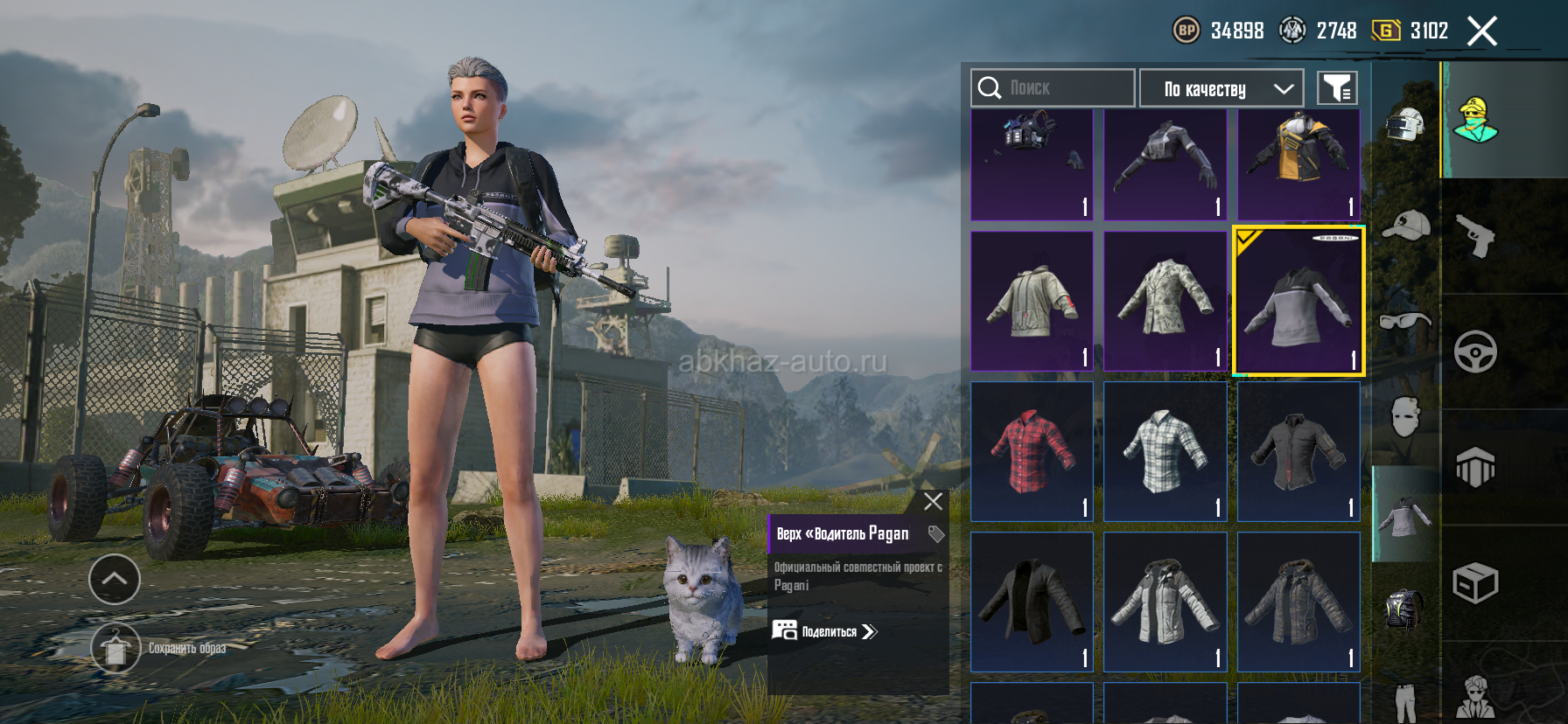1568x724 pixels.
Task: Select the equipped Pagani driver top
Action: (1298, 302)
